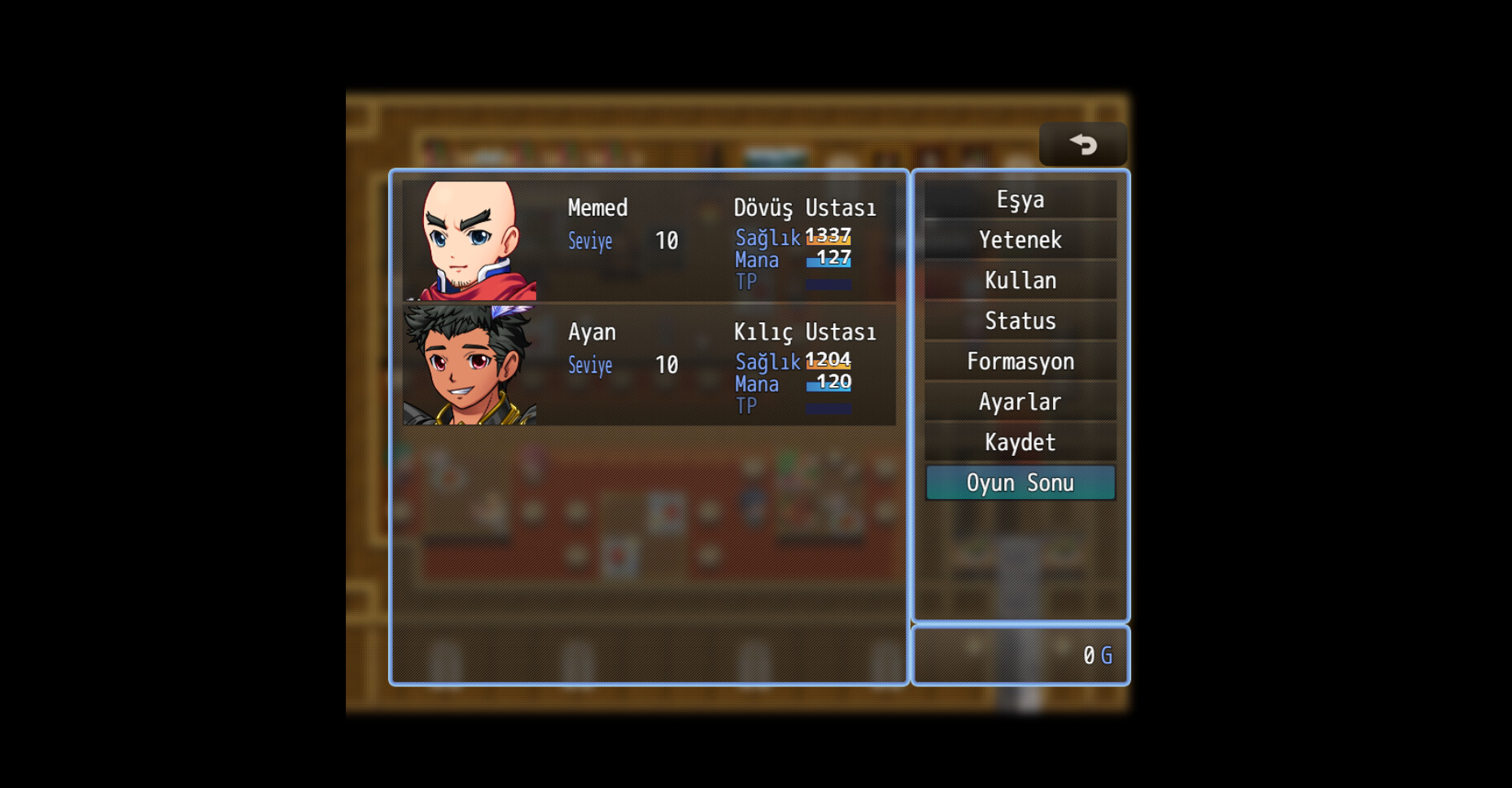This screenshot has width=1512, height=788.
Task: Choose the highlighted Oyun Sonu option
Action: (x=1020, y=482)
